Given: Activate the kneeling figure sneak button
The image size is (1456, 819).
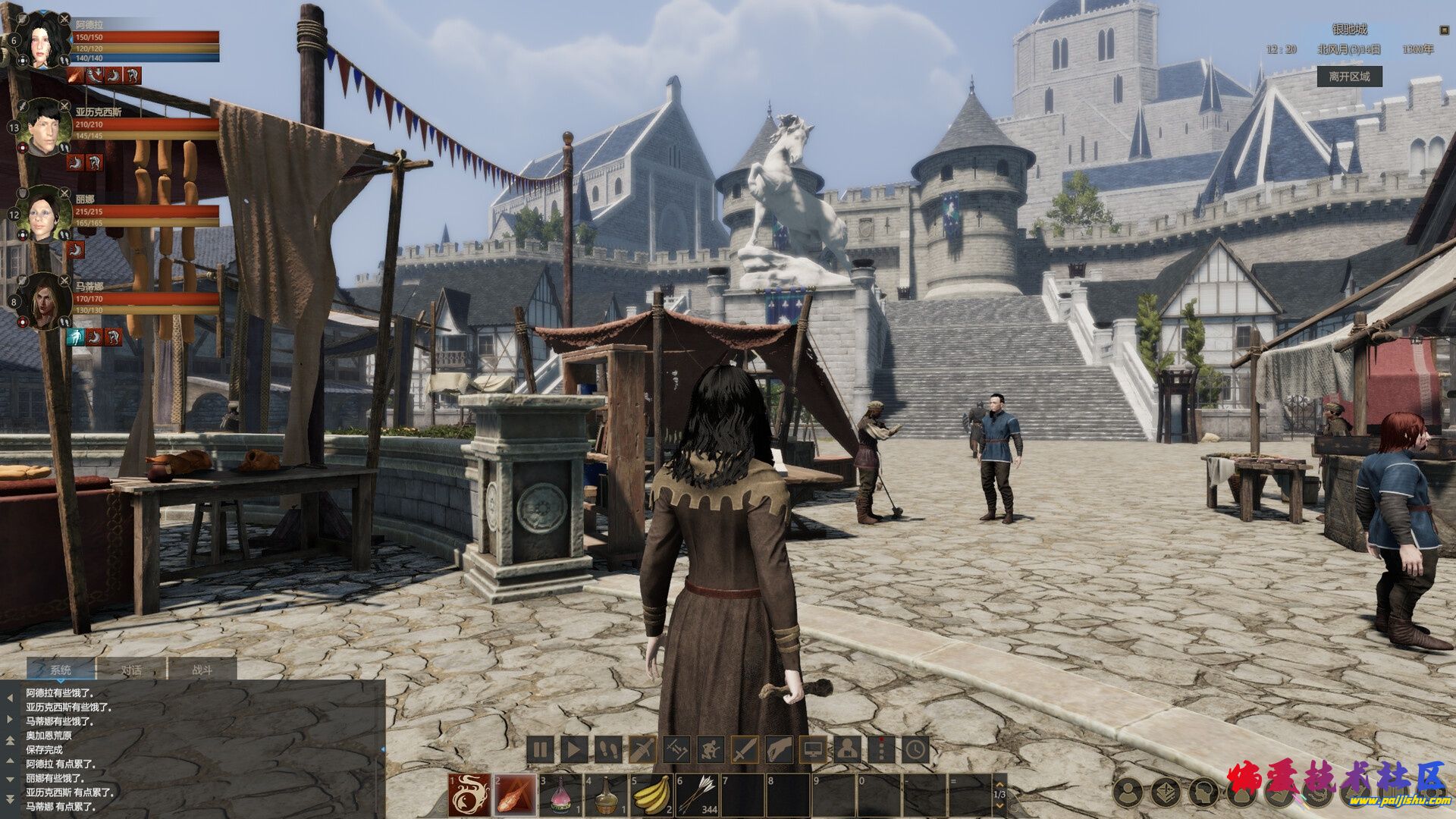Looking at the screenshot, I should click(x=711, y=751).
